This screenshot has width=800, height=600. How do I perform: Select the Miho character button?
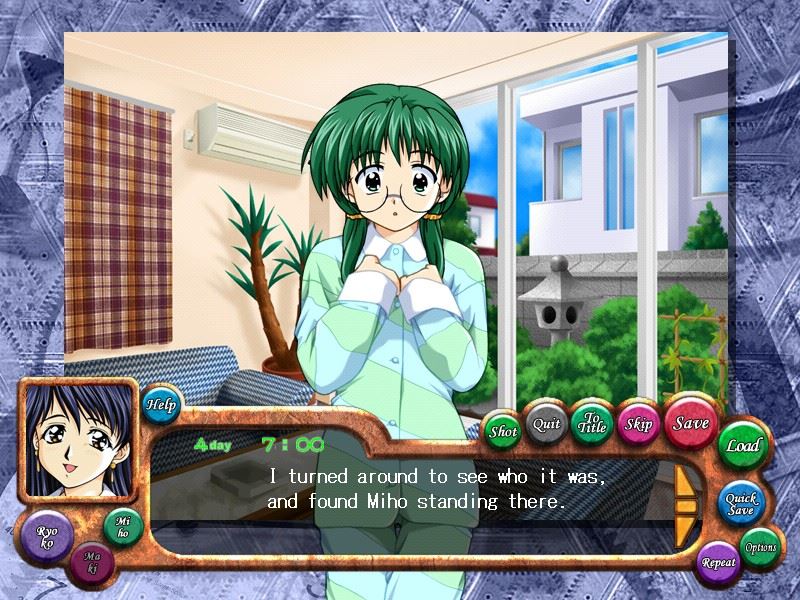123,528
